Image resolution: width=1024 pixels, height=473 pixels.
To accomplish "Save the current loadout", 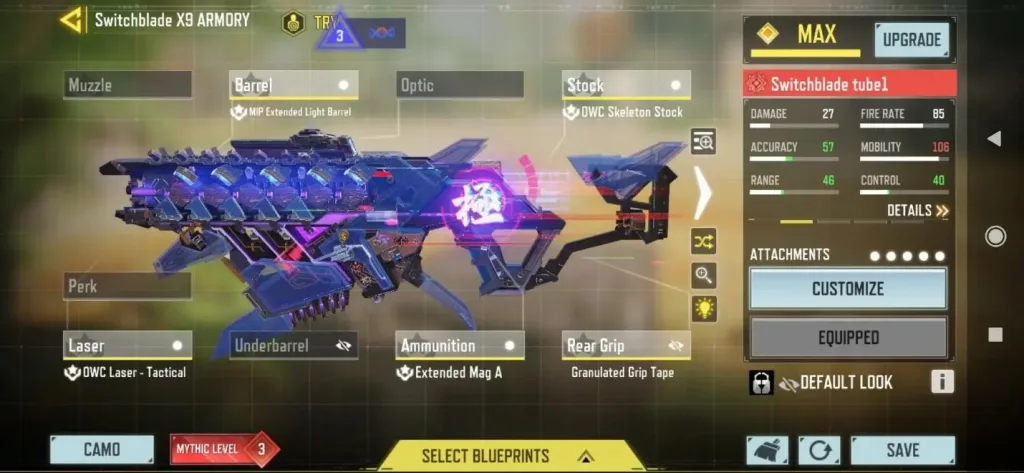I will point(902,450).
